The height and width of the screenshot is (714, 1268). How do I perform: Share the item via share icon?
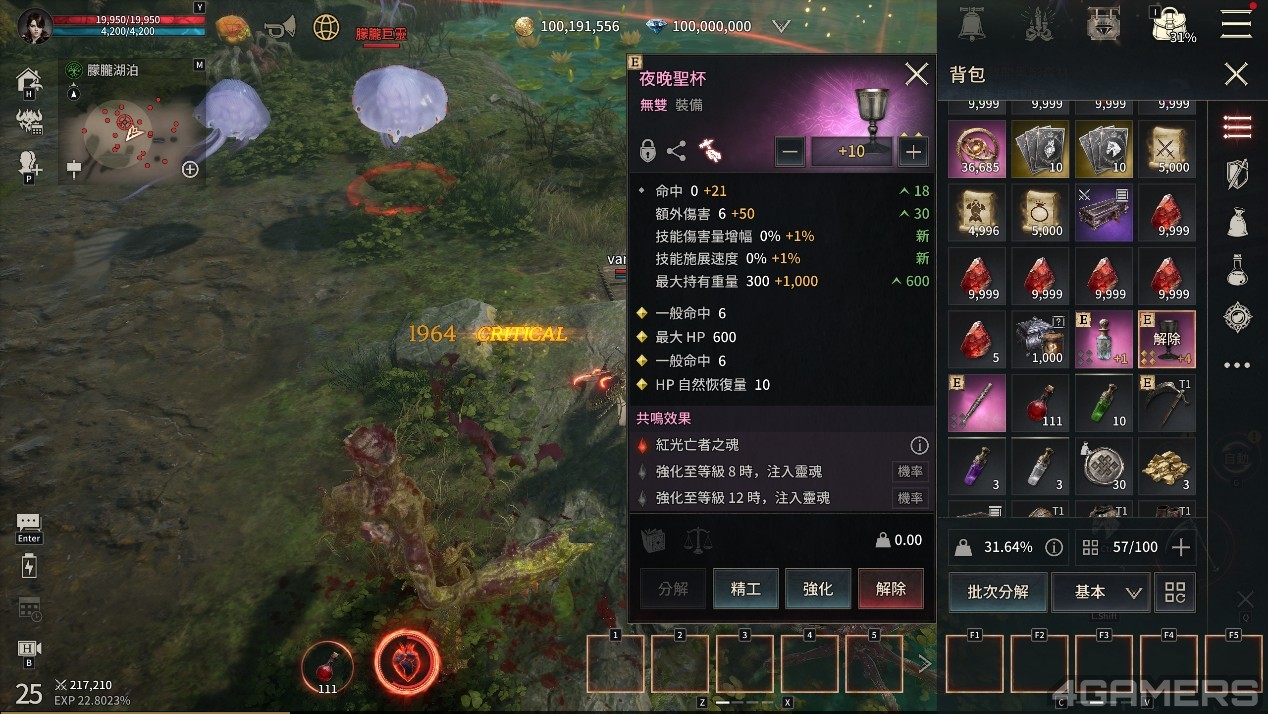coord(677,152)
